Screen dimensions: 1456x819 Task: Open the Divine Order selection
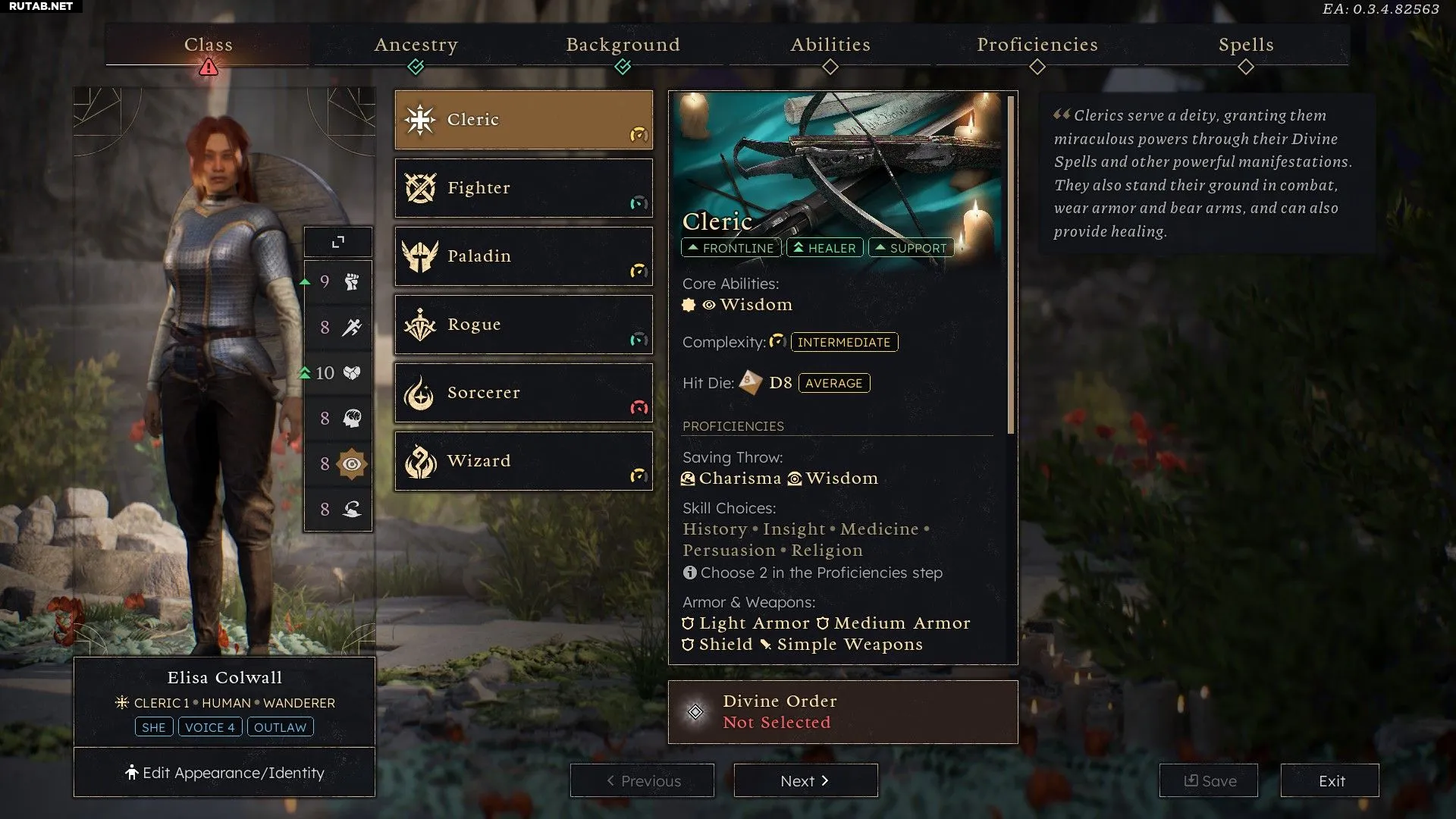[843, 711]
